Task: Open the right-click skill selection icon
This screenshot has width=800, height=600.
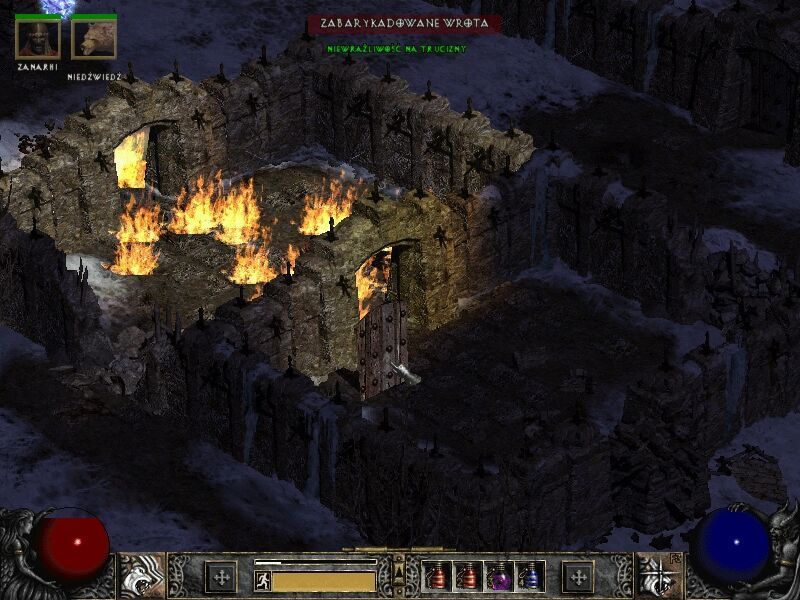Action: click(657, 575)
